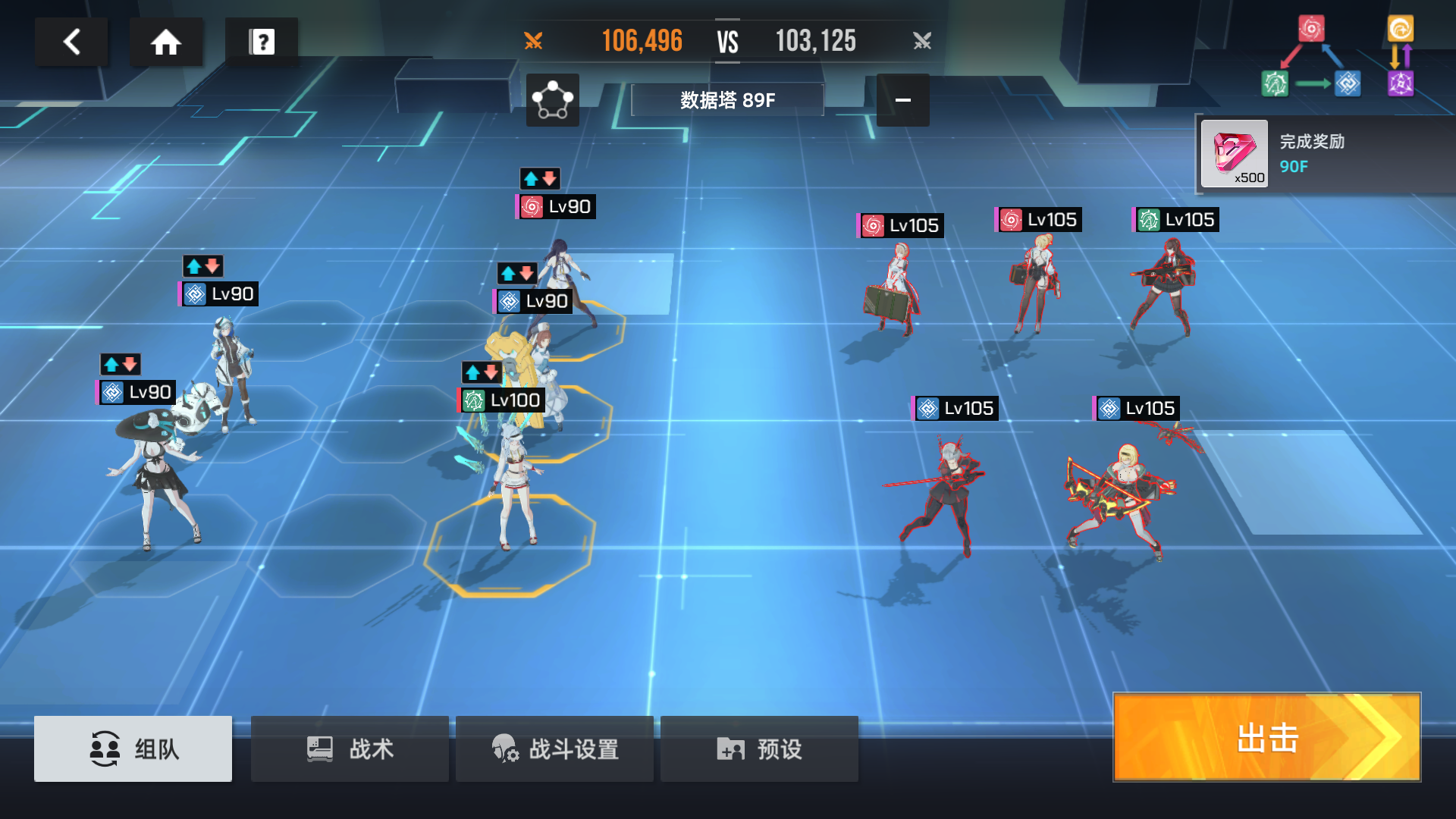Switch to the 组队 team tab
This screenshot has width=1456, height=819.
133,749
